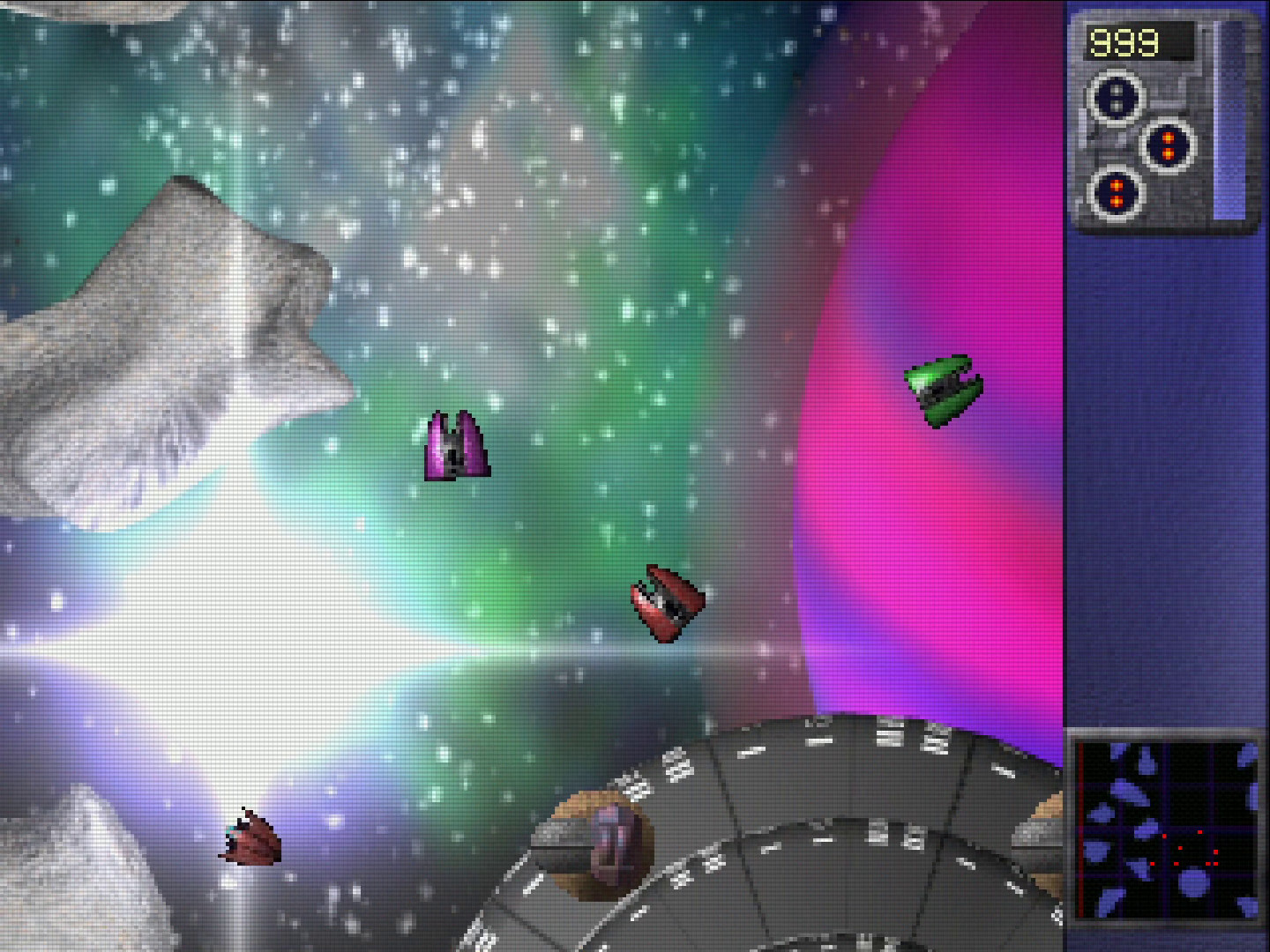Screen dimensions: 1270x952
Task: Click the green ship near the pink planet
Action: tap(945, 388)
